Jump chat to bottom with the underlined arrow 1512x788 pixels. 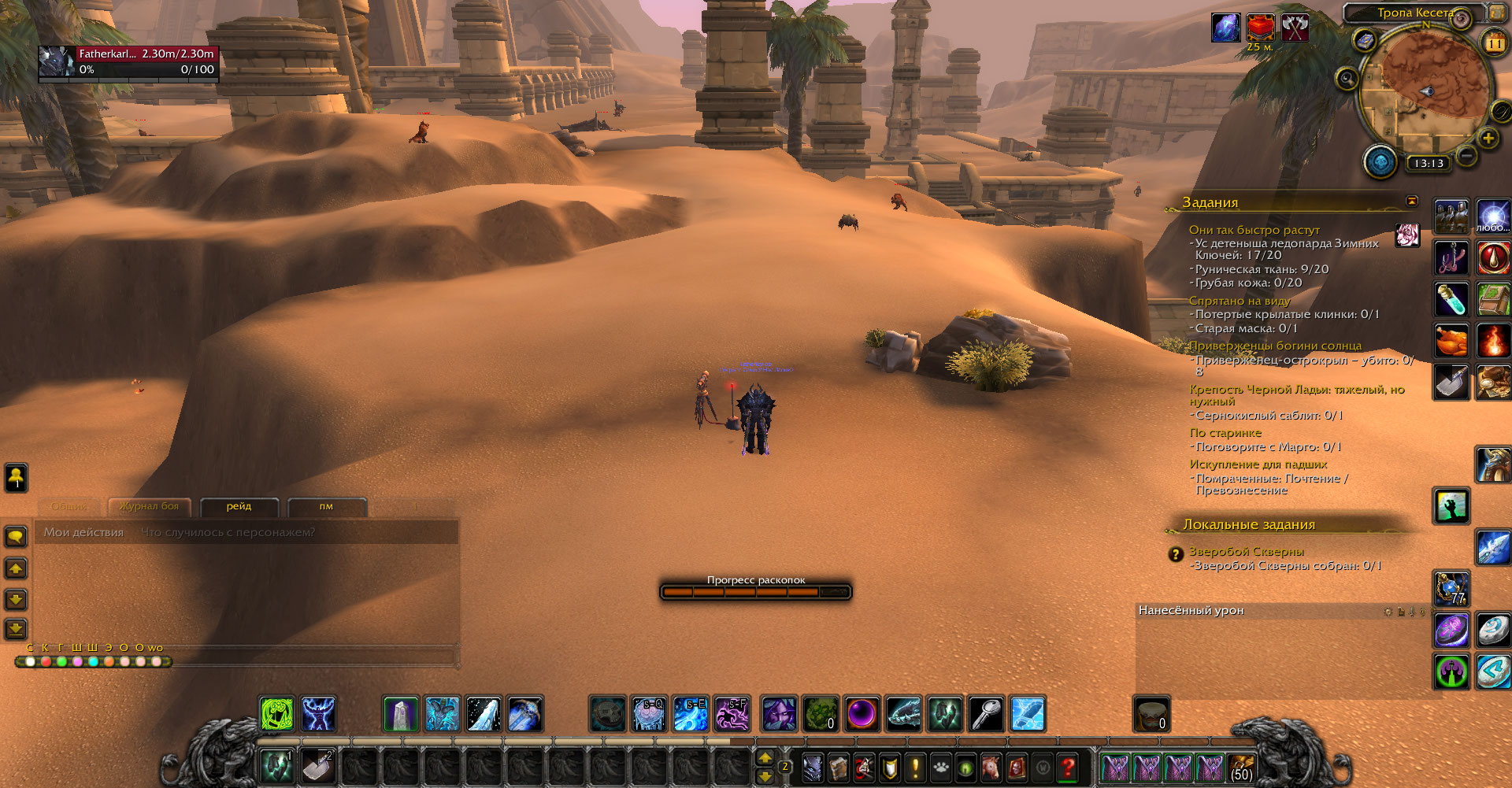(16, 629)
